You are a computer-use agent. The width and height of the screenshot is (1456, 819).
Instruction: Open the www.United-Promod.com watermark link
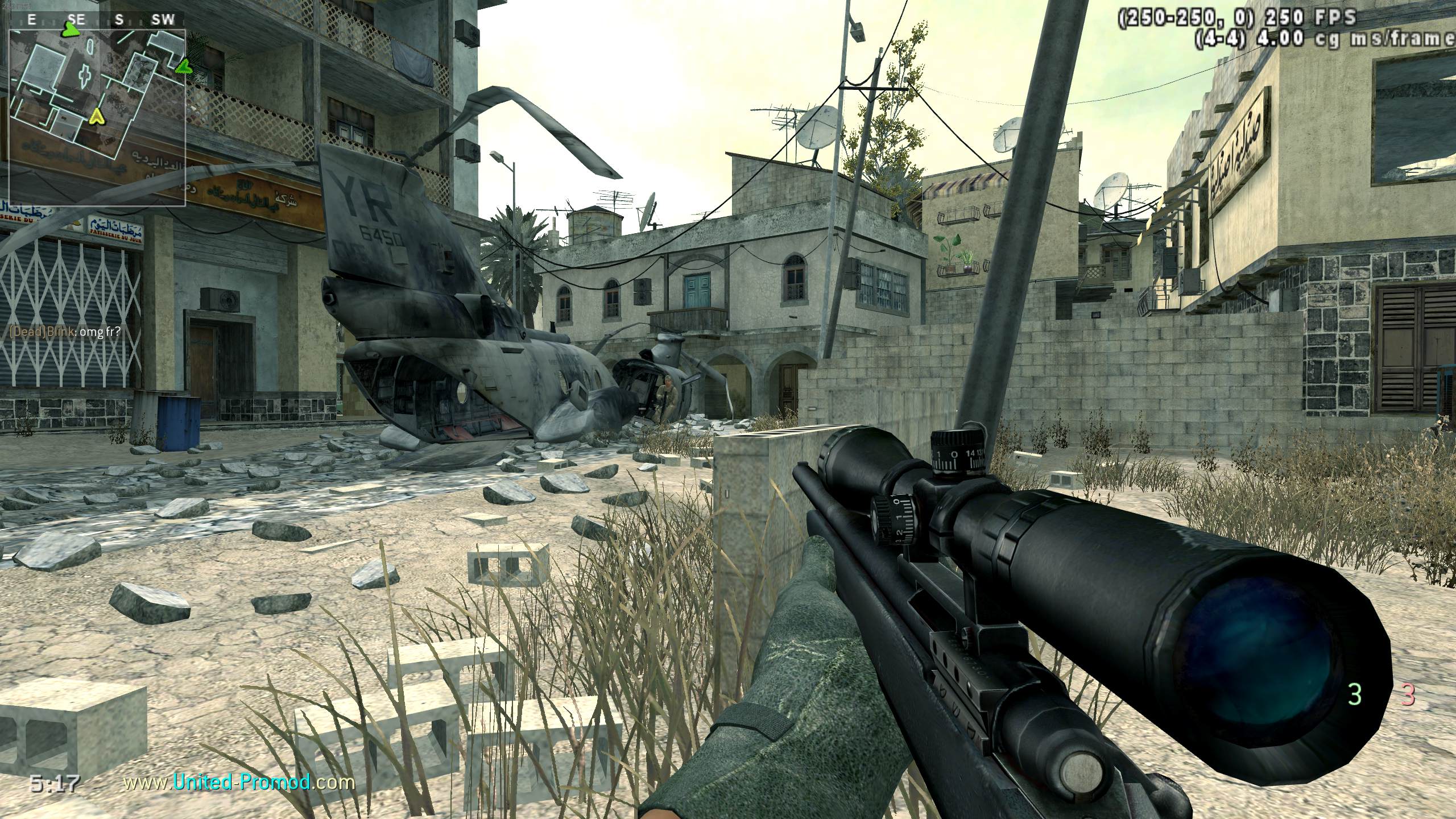tap(239, 783)
